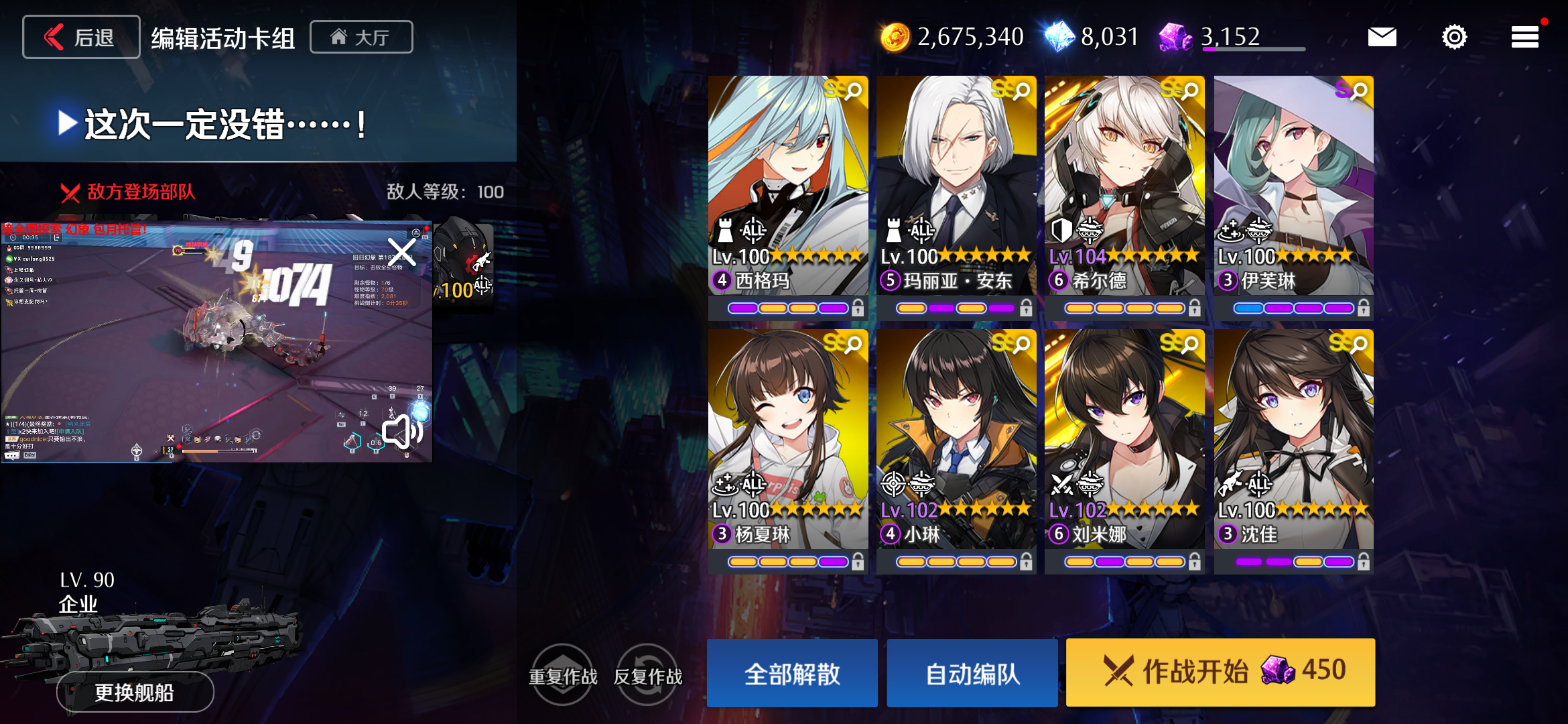The height and width of the screenshot is (724, 1568).
Task: Open the mail inbox icon
Action: pos(1382,37)
